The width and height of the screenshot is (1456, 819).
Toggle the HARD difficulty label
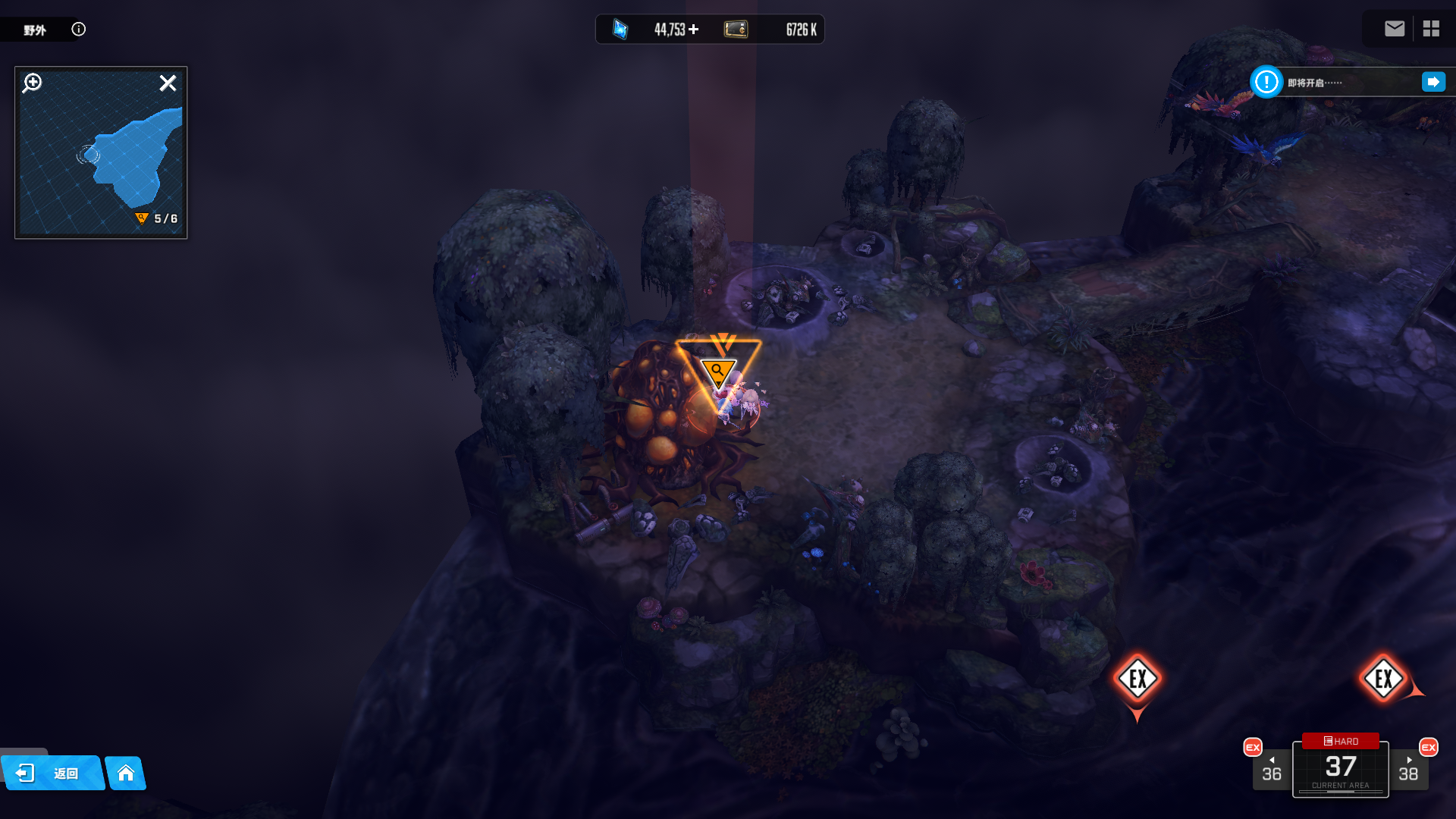tap(1341, 741)
